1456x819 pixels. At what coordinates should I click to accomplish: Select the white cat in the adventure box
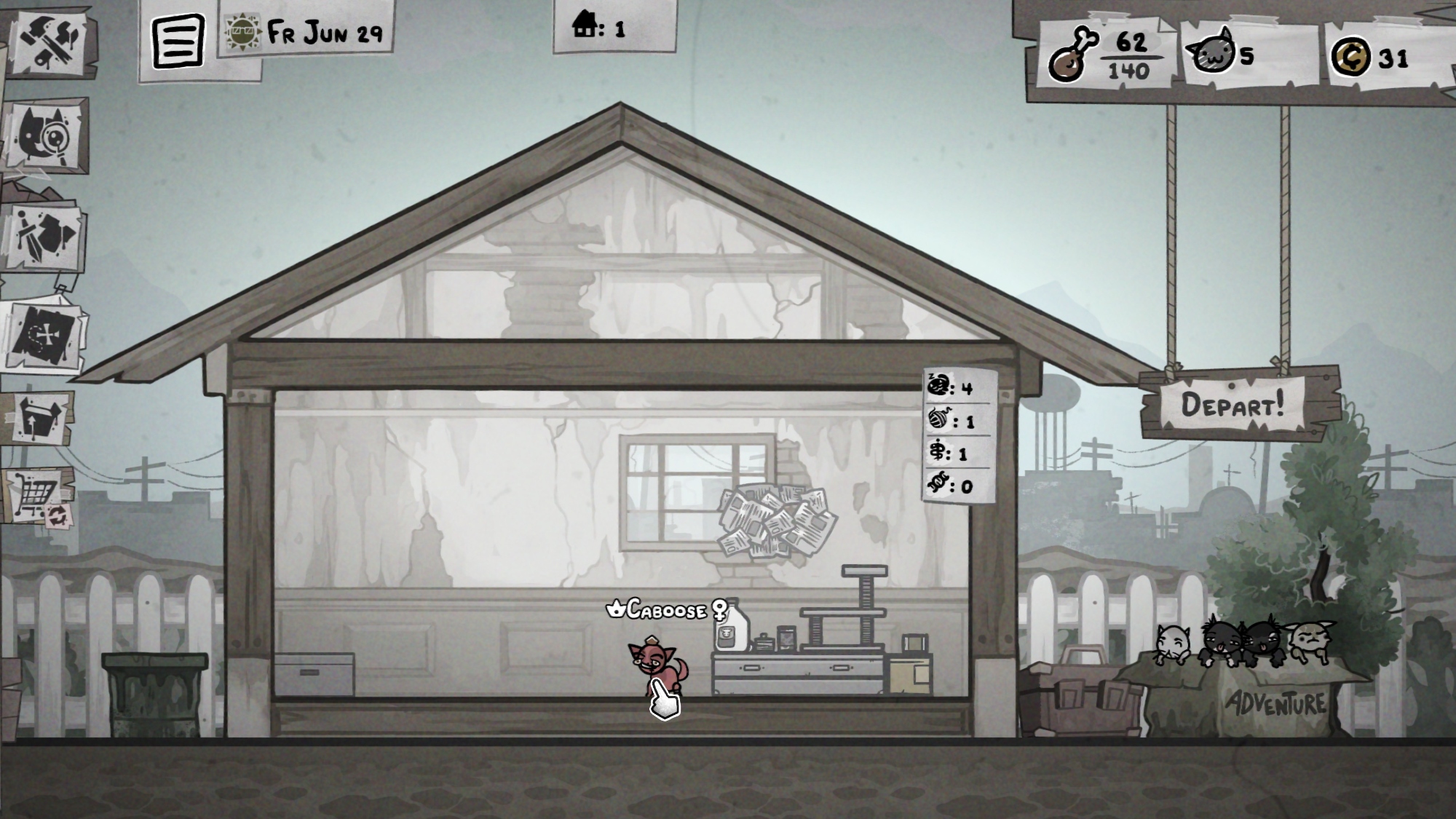[x=1172, y=644]
